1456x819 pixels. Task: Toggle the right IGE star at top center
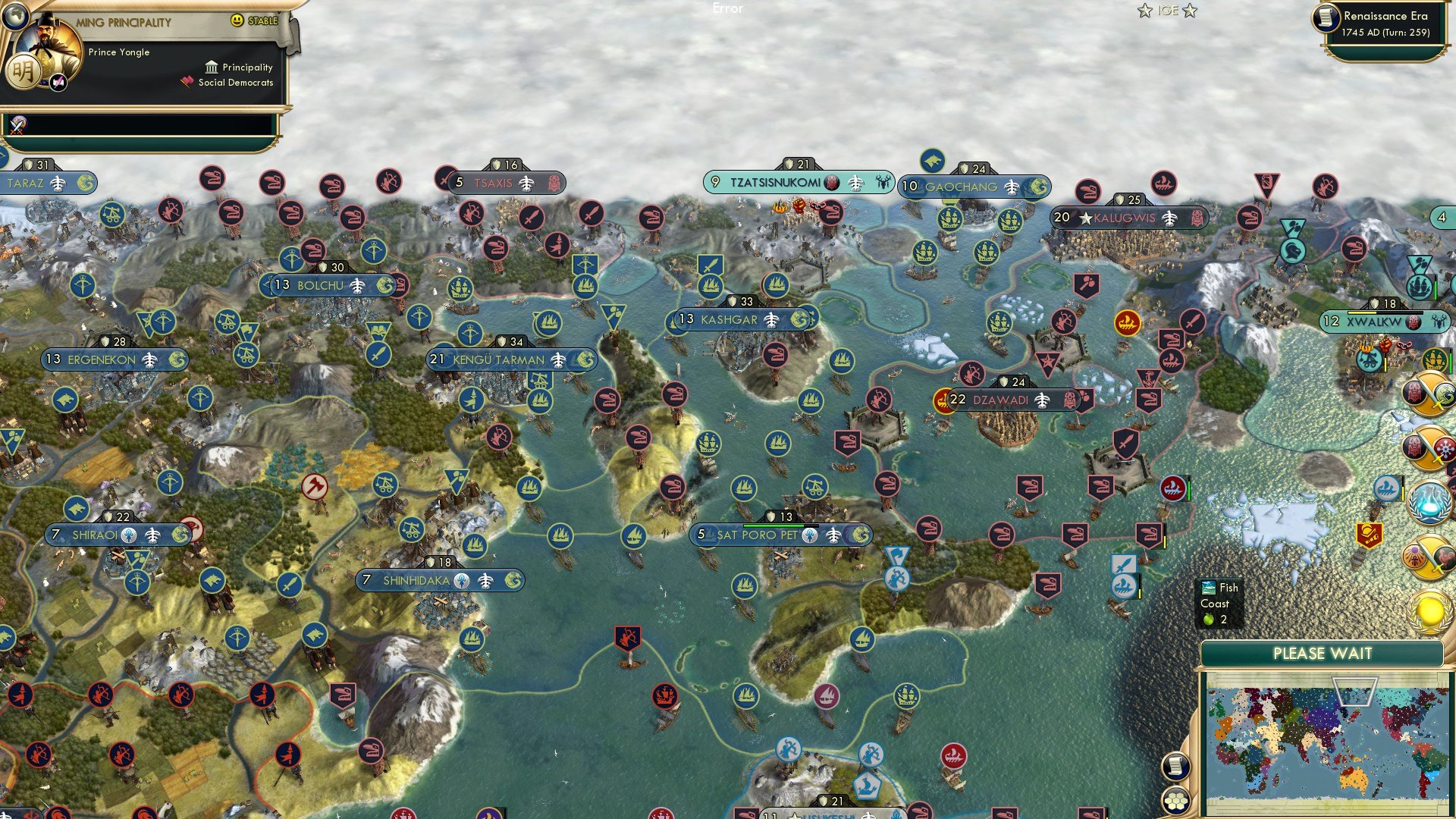pyautogui.click(x=1191, y=11)
